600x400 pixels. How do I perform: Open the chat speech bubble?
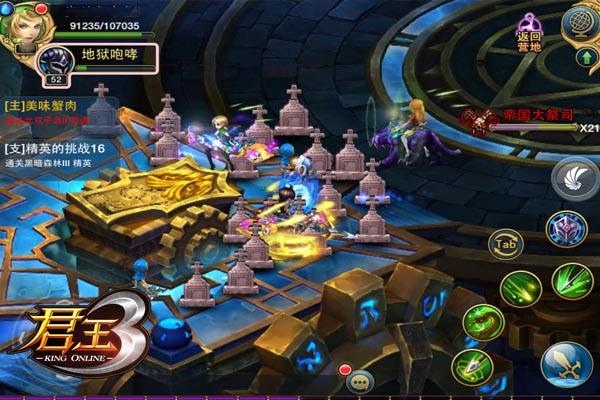click(x=360, y=381)
